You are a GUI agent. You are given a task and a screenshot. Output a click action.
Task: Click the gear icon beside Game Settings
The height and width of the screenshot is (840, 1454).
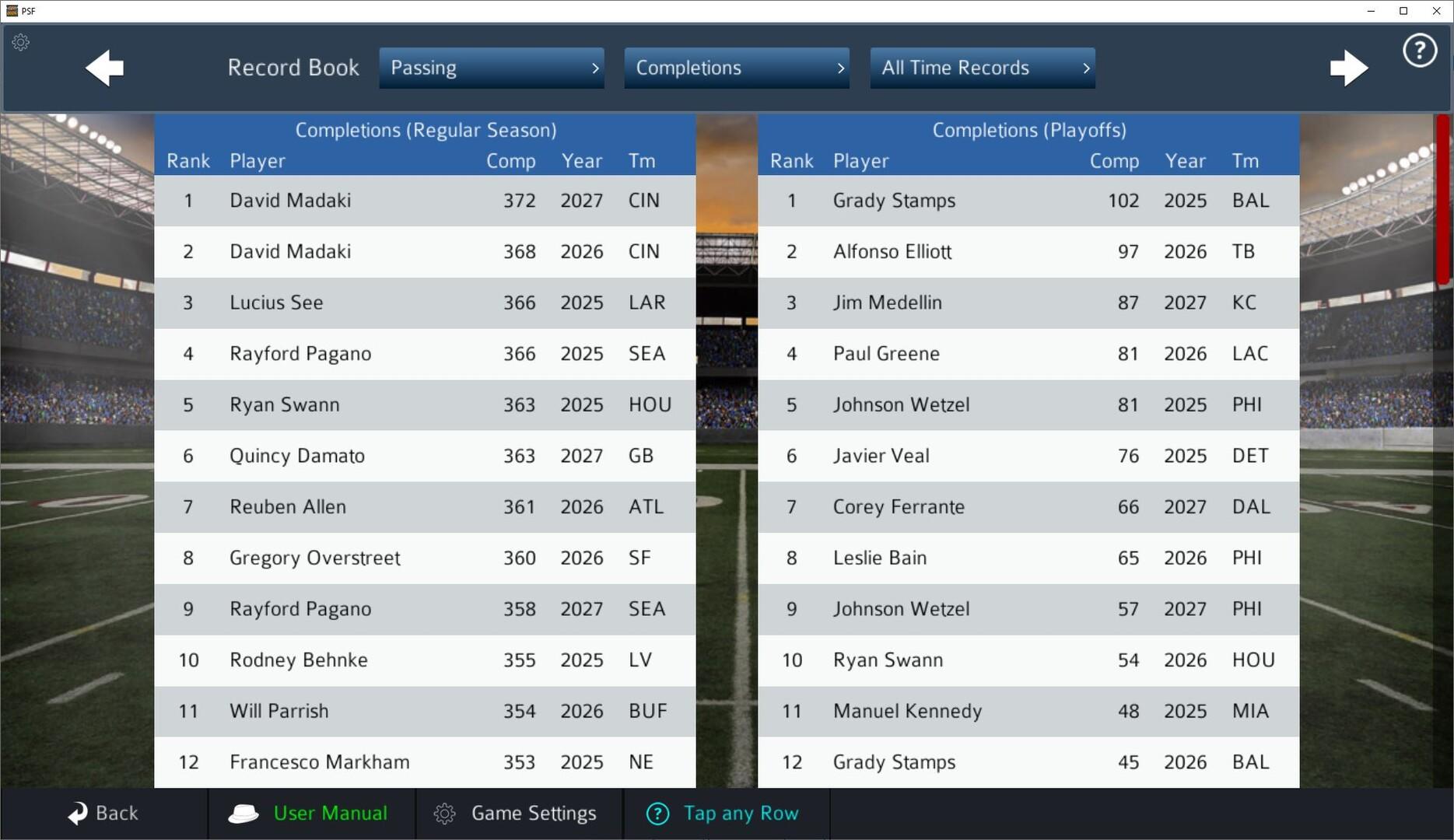point(445,813)
